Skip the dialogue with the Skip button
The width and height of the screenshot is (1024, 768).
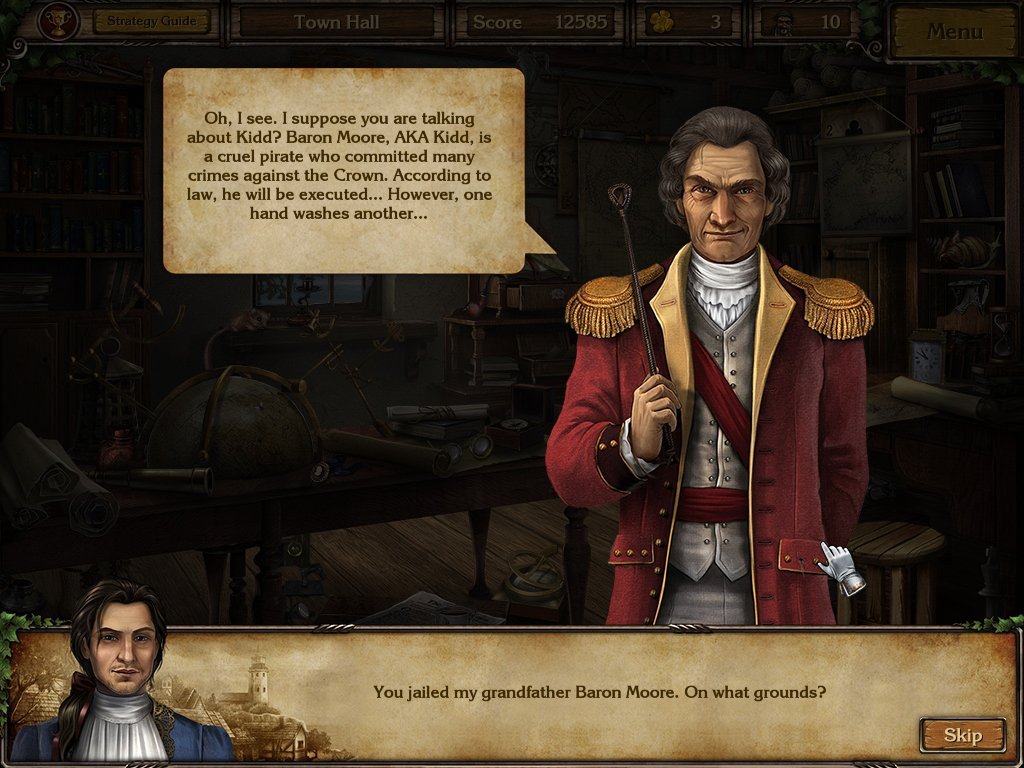[x=962, y=736]
